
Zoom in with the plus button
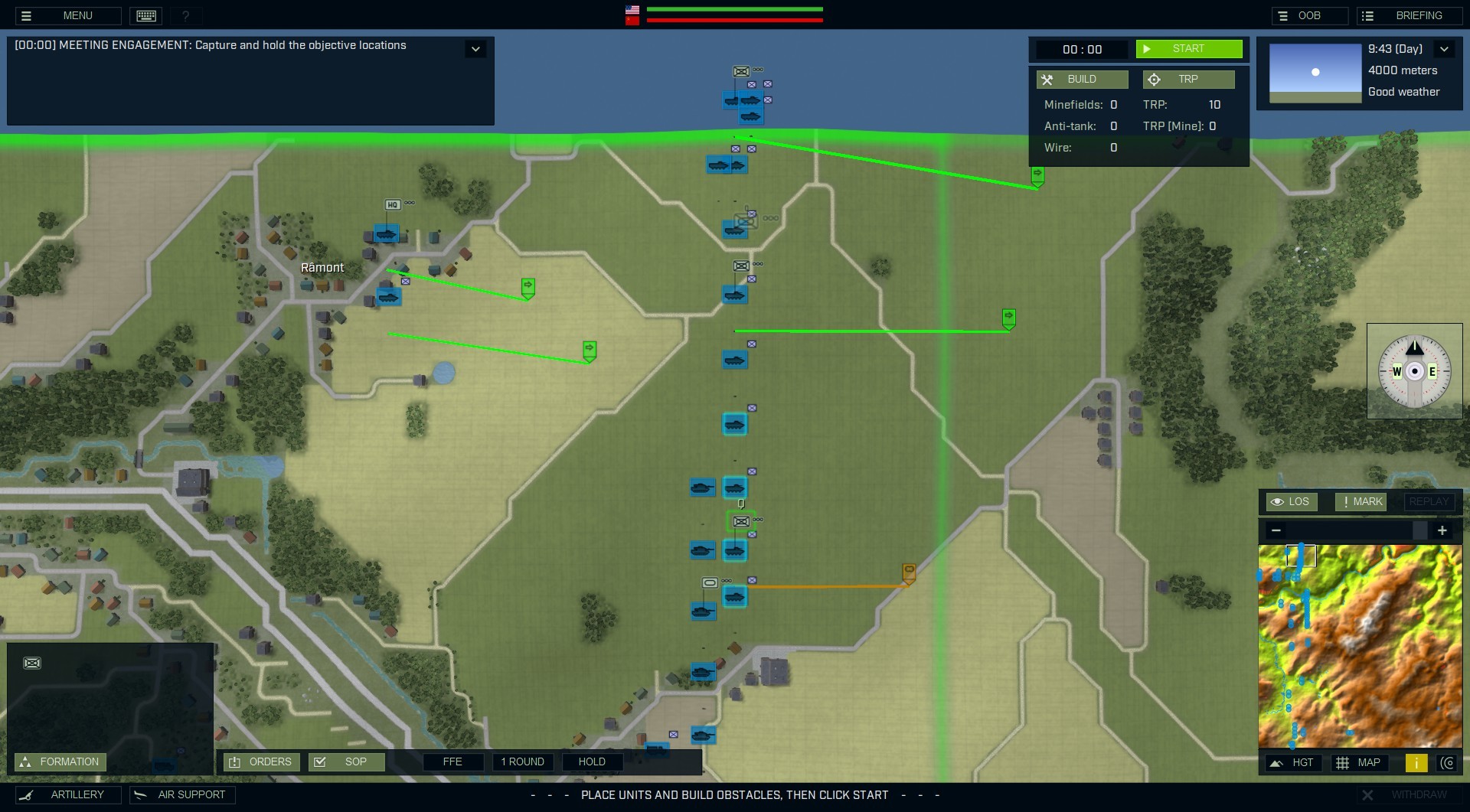(x=1442, y=530)
